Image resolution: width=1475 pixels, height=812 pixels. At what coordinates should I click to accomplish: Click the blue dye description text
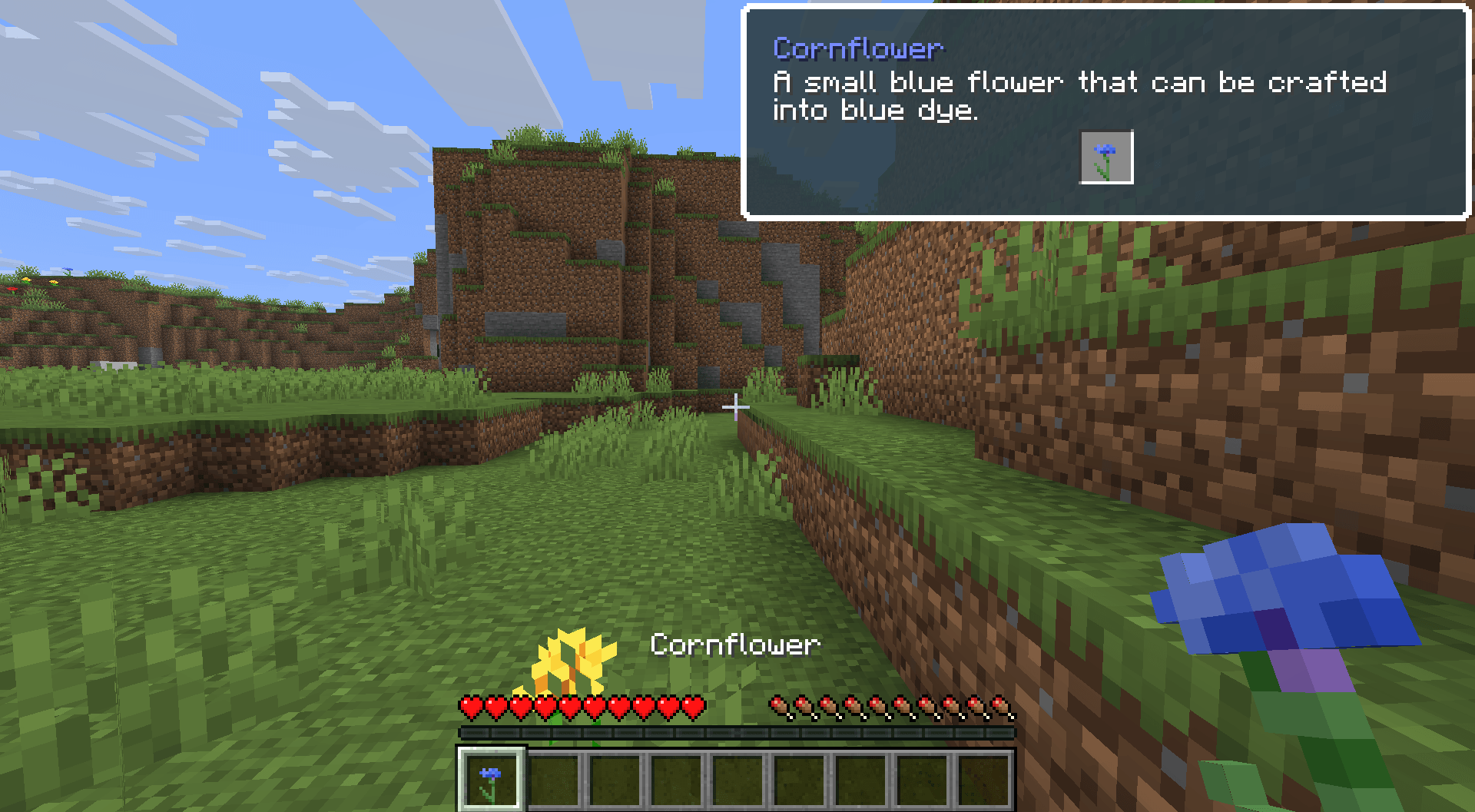pos(1076,95)
